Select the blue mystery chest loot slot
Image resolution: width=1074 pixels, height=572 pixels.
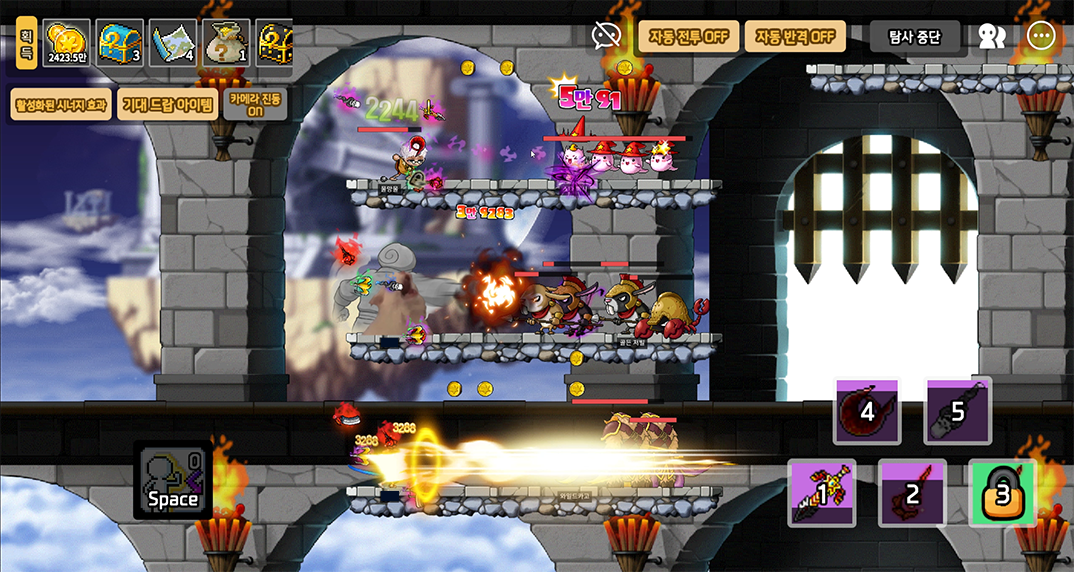tap(120, 43)
